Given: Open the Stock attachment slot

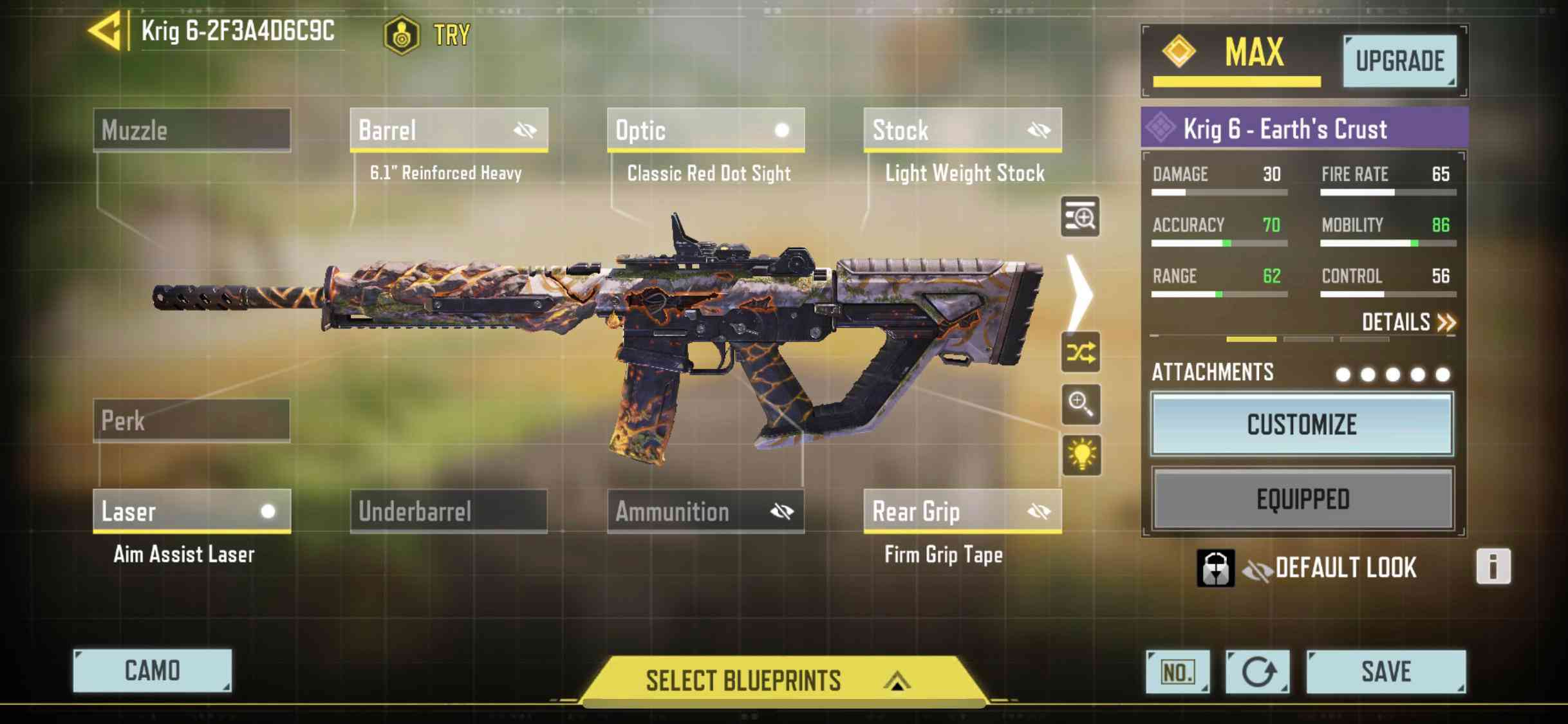Looking at the screenshot, I should (x=962, y=130).
